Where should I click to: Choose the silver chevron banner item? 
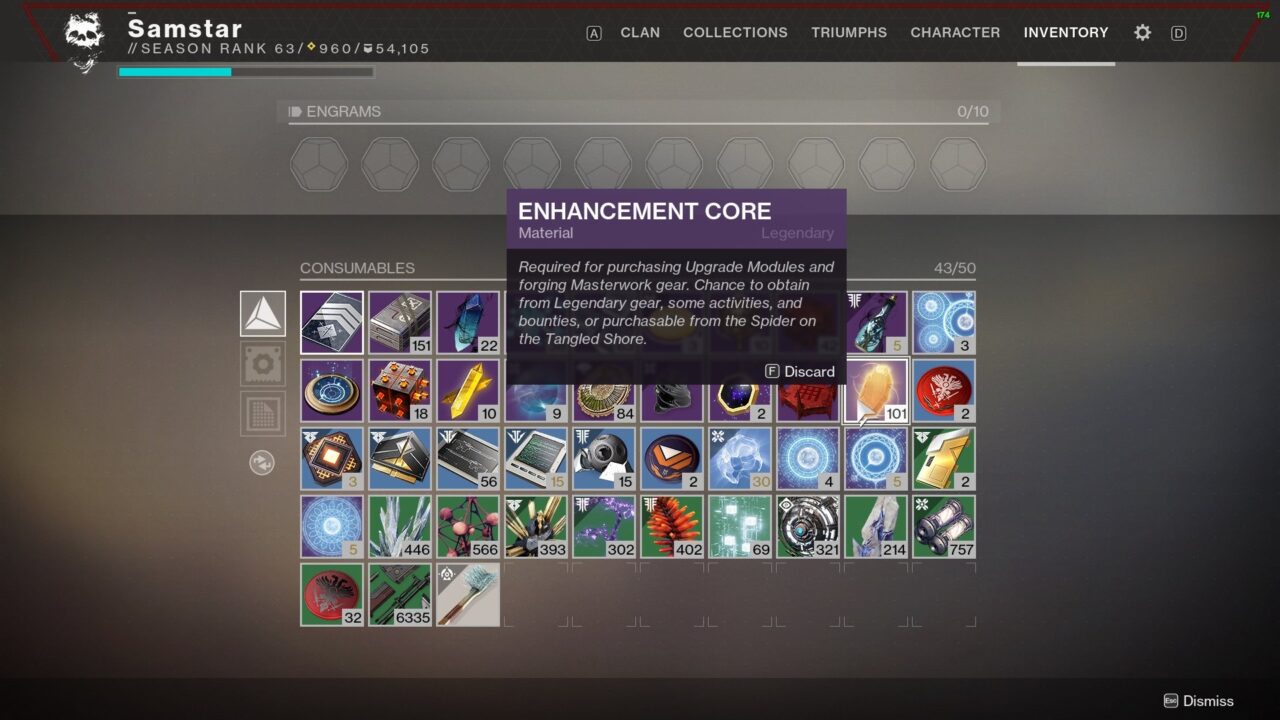click(x=332, y=323)
